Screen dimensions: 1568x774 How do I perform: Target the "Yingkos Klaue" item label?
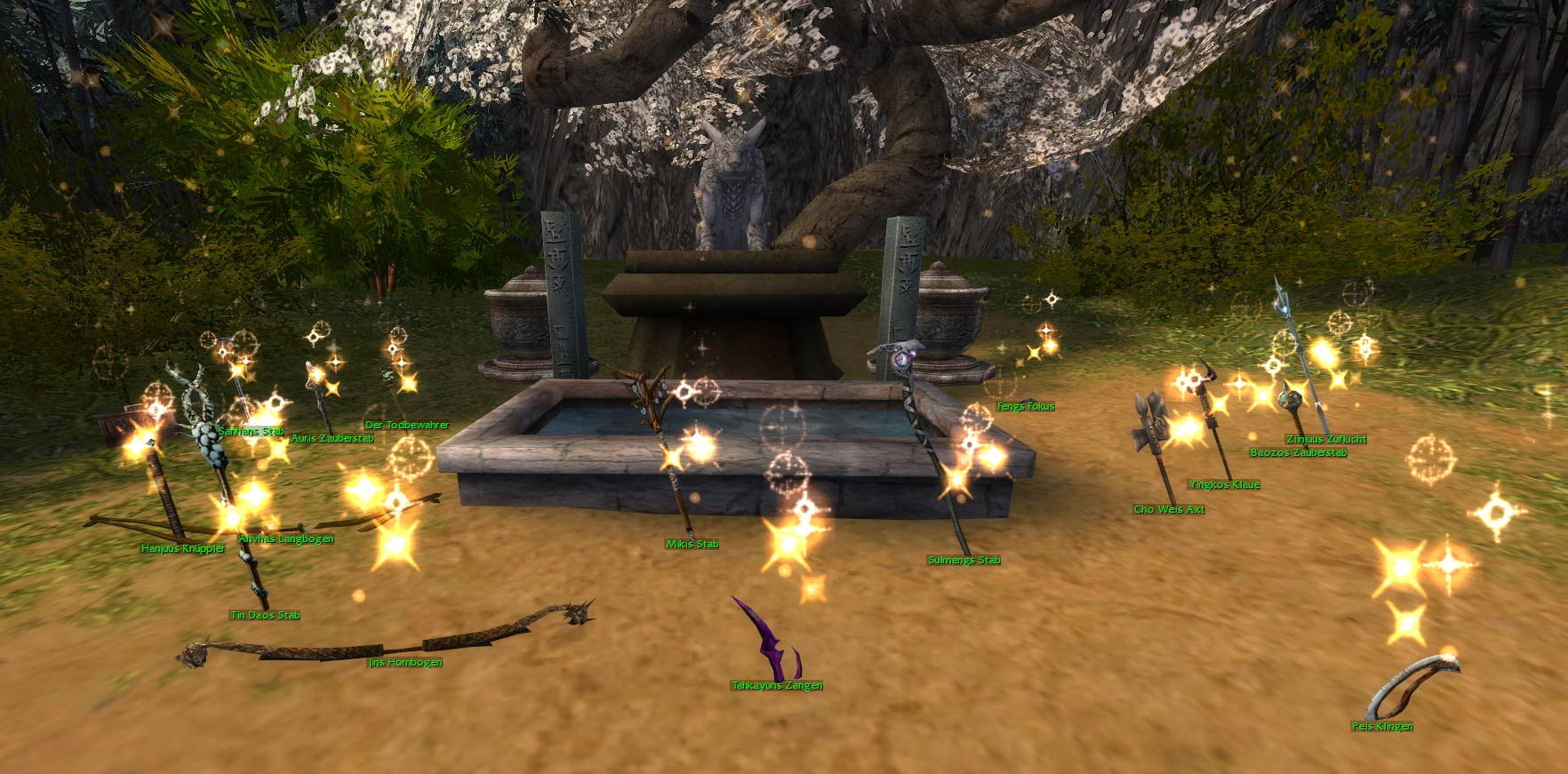tap(1224, 485)
